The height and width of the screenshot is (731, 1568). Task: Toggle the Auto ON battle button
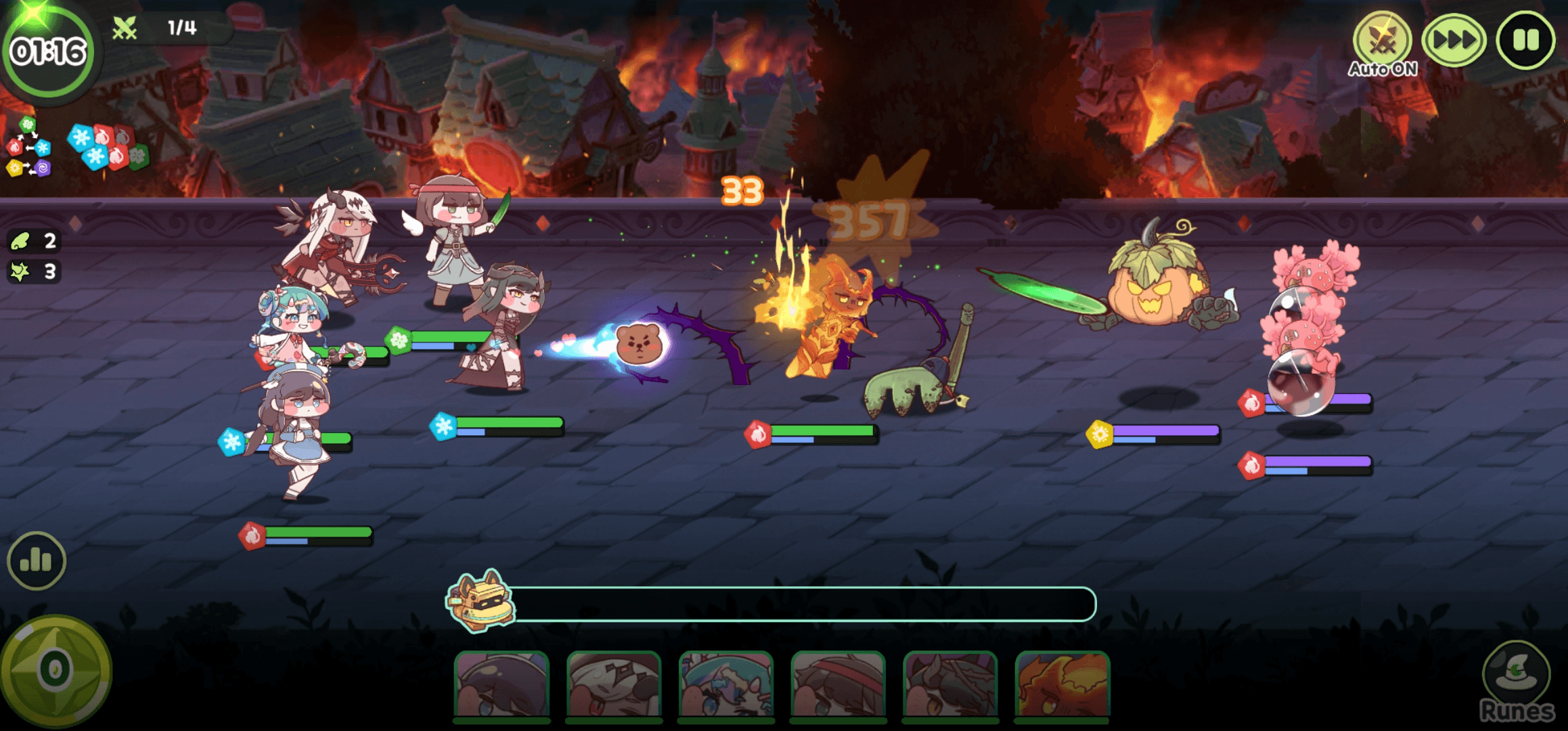coord(1382,42)
